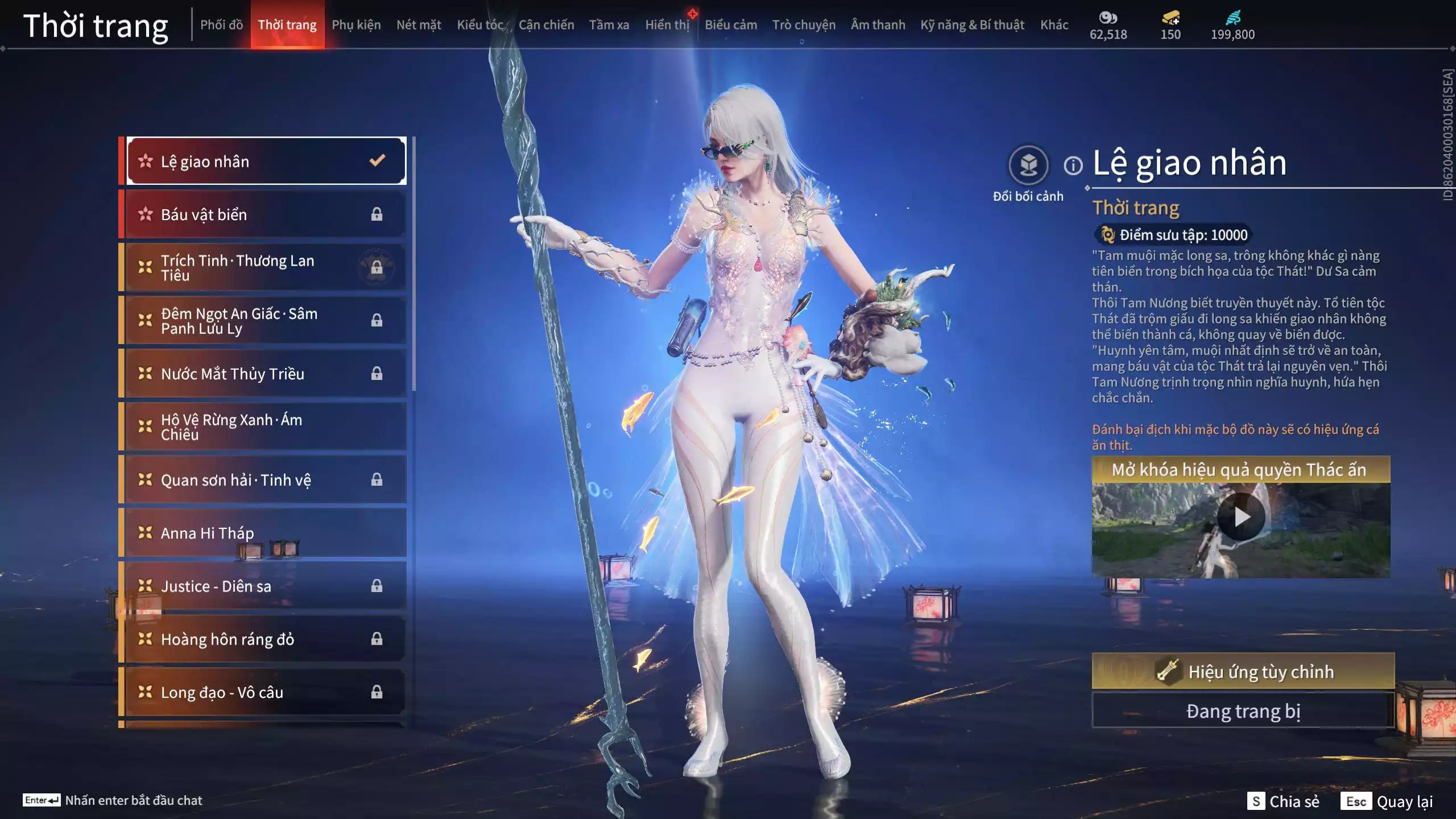
Task: Share the outfit with Chia sẻ
Action: pyautogui.click(x=1283, y=801)
